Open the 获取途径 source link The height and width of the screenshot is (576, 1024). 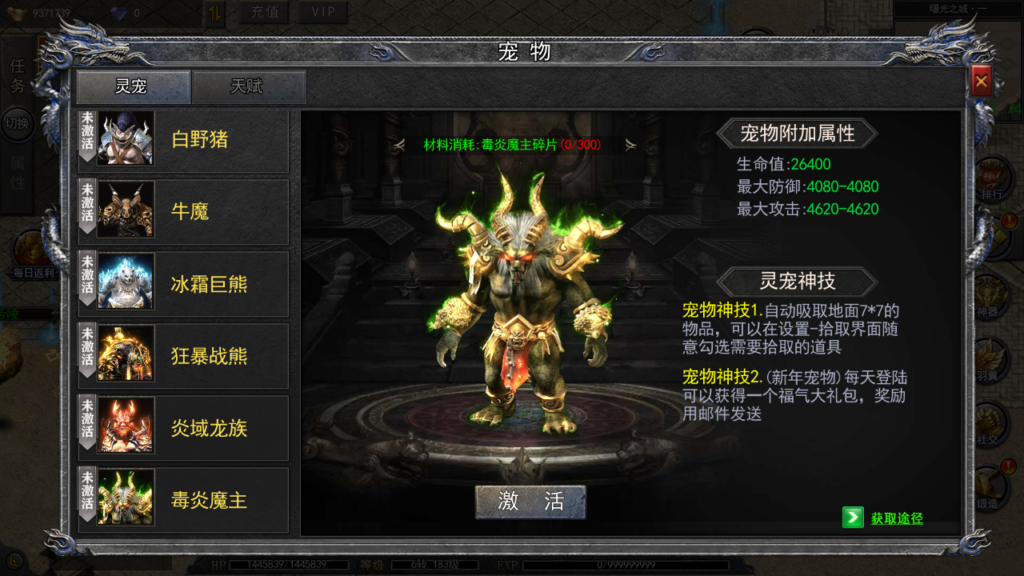point(884,518)
